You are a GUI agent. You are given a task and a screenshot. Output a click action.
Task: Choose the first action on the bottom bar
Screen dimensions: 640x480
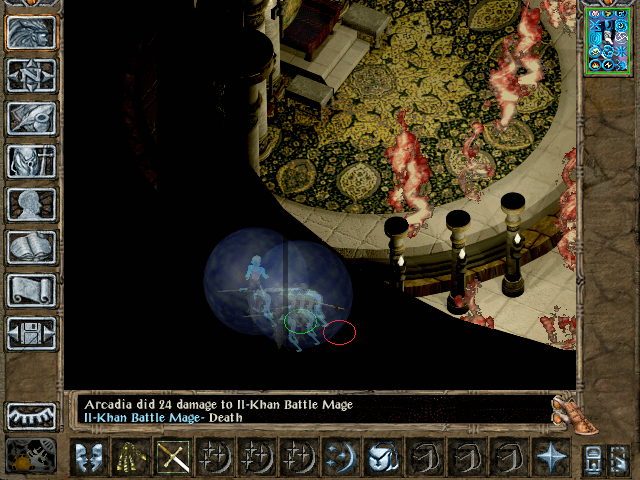[x=90, y=457]
